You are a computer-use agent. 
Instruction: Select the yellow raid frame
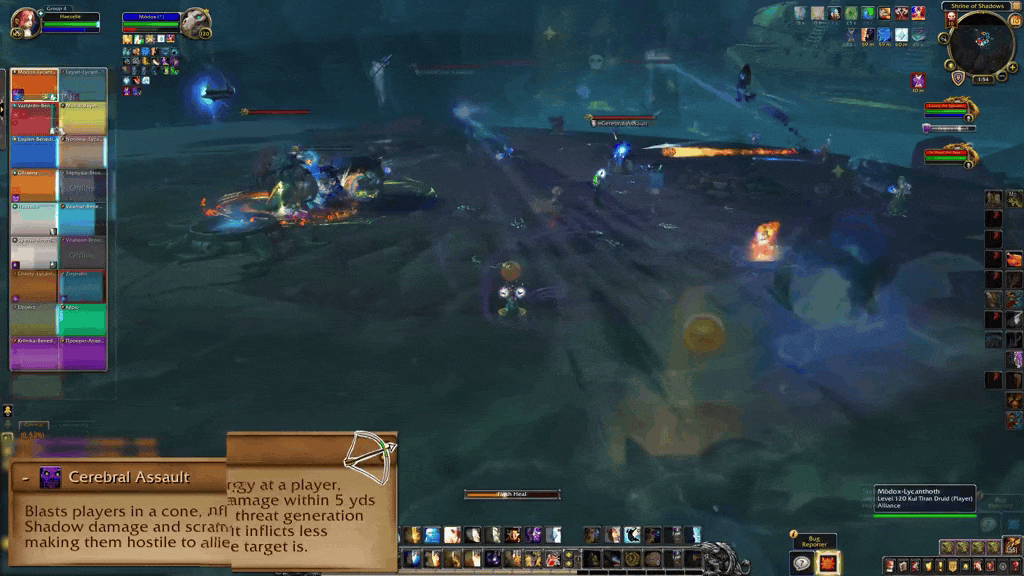[x=83, y=118]
